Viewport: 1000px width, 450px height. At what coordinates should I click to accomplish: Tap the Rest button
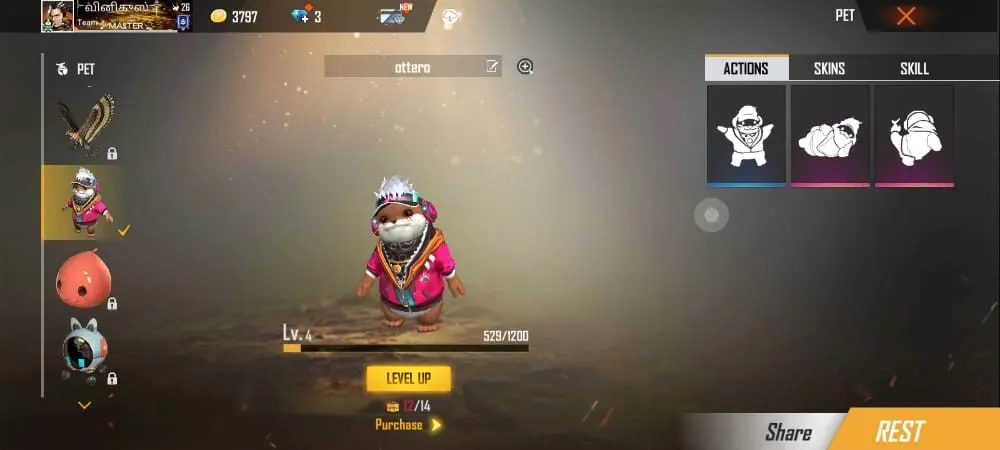coord(899,431)
